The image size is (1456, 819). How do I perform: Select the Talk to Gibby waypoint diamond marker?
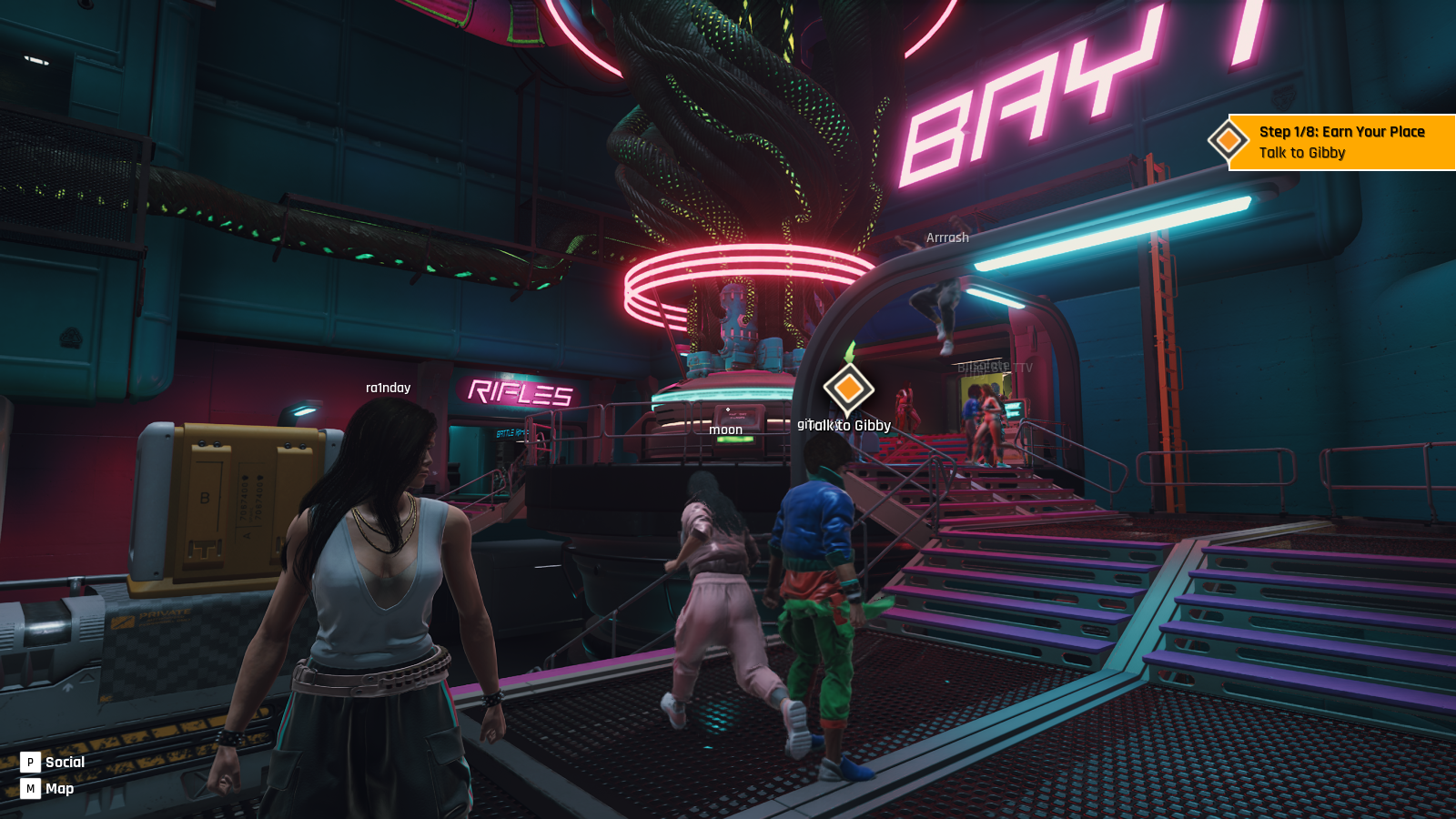point(847,390)
